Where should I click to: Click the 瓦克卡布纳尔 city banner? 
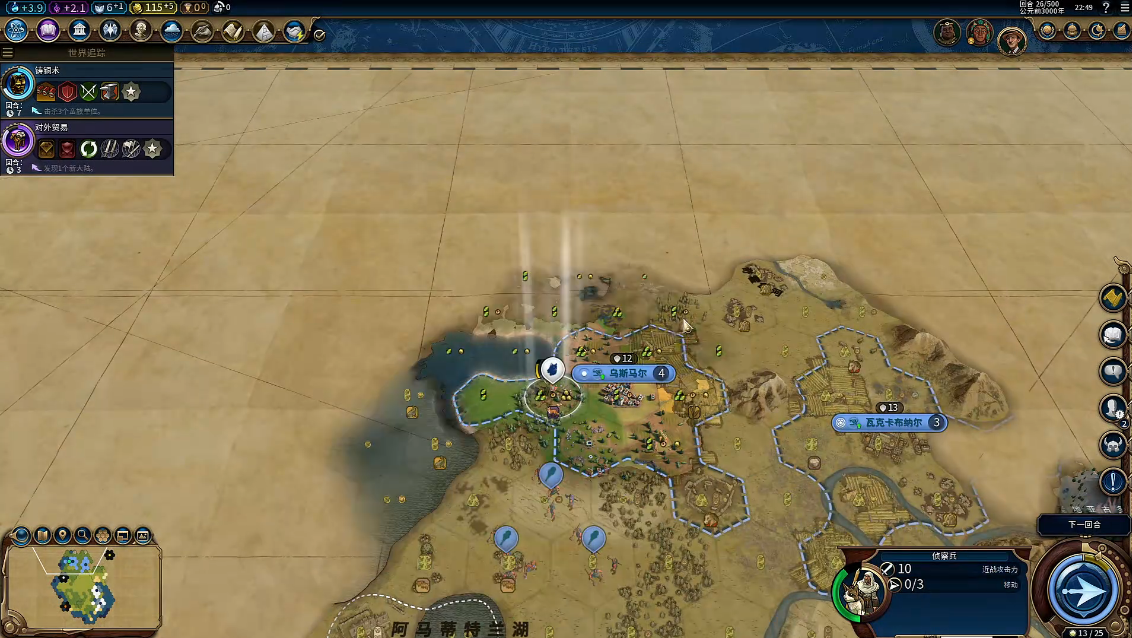click(887, 423)
